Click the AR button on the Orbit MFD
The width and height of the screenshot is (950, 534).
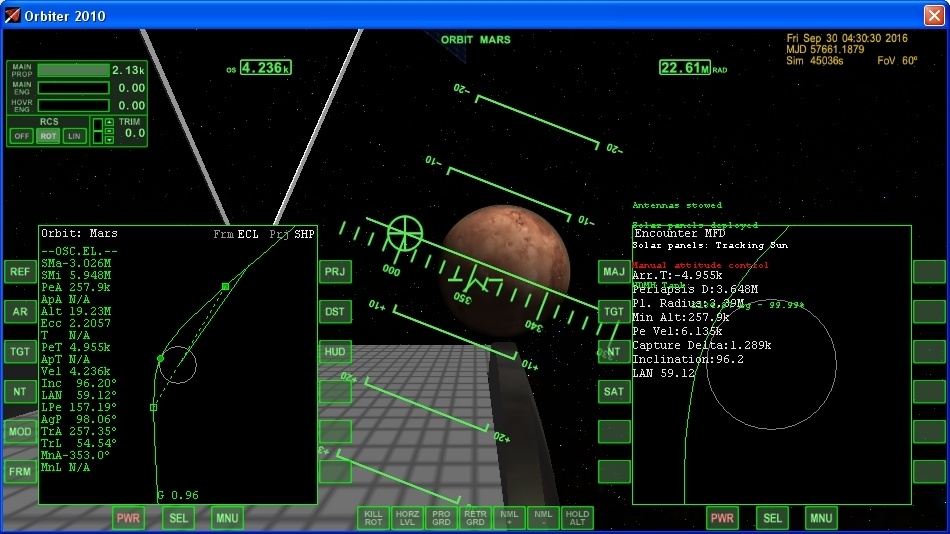pyautogui.click(x=20, y=312)
